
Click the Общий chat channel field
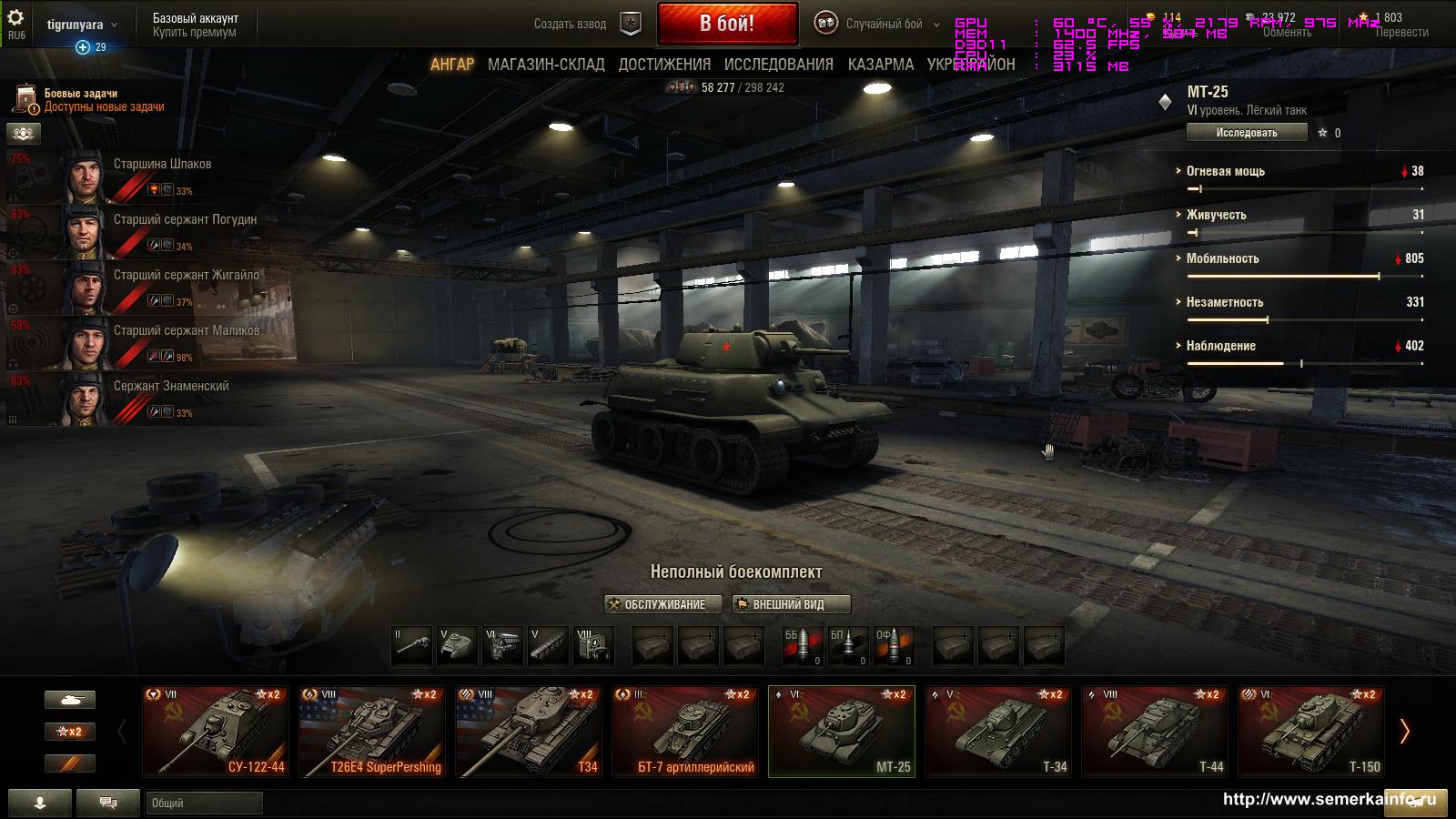pyautogui.click(x=204, y=803)
